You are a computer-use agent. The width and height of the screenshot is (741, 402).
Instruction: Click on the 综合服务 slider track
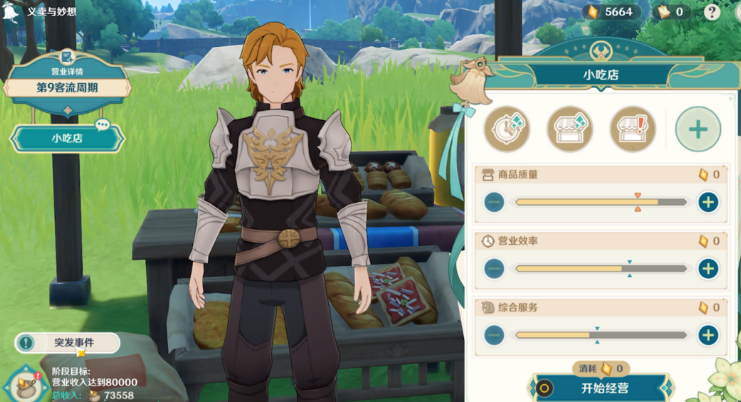pos(600,335)
